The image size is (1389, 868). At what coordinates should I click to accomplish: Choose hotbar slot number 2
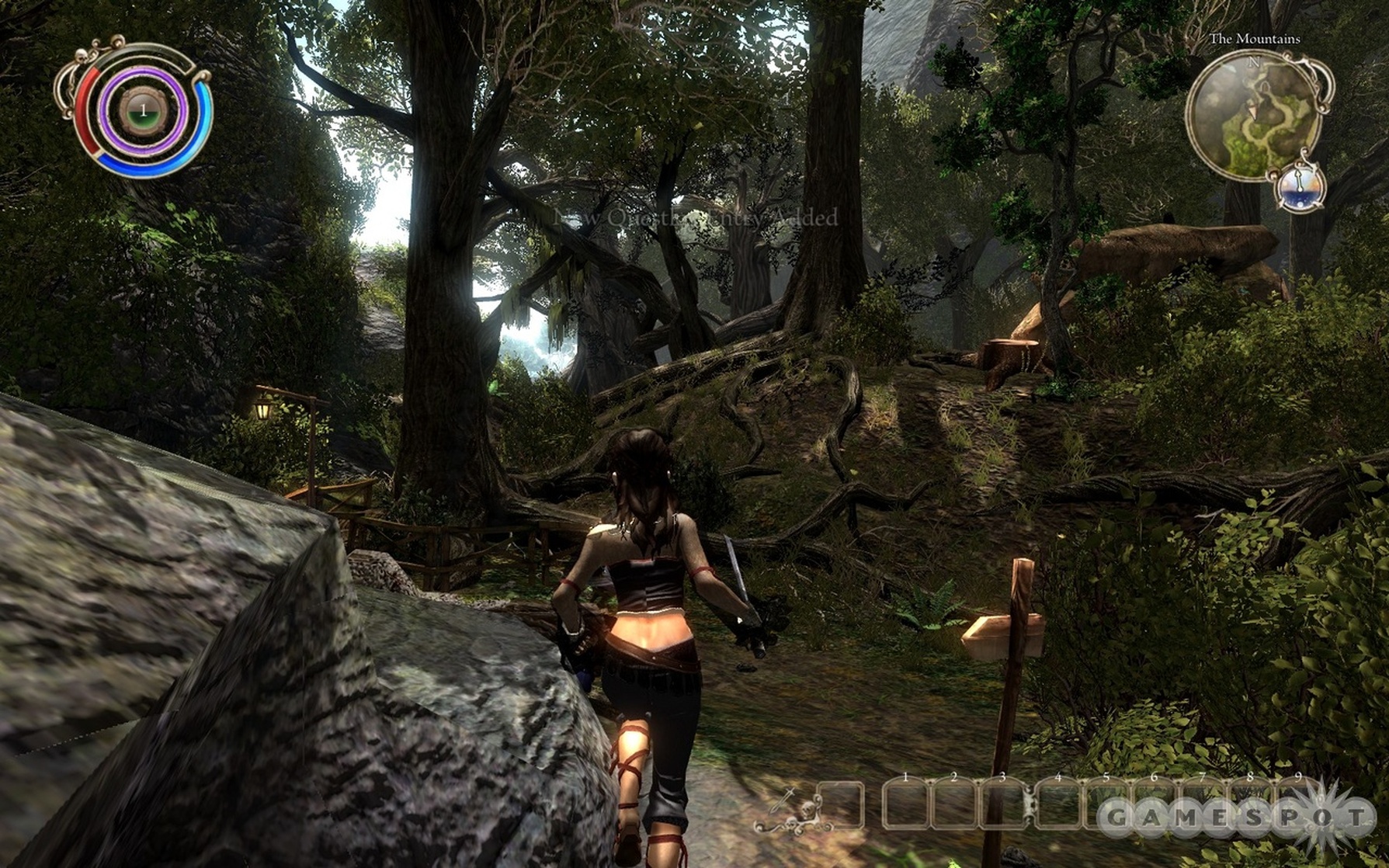(x=953, y=805)
